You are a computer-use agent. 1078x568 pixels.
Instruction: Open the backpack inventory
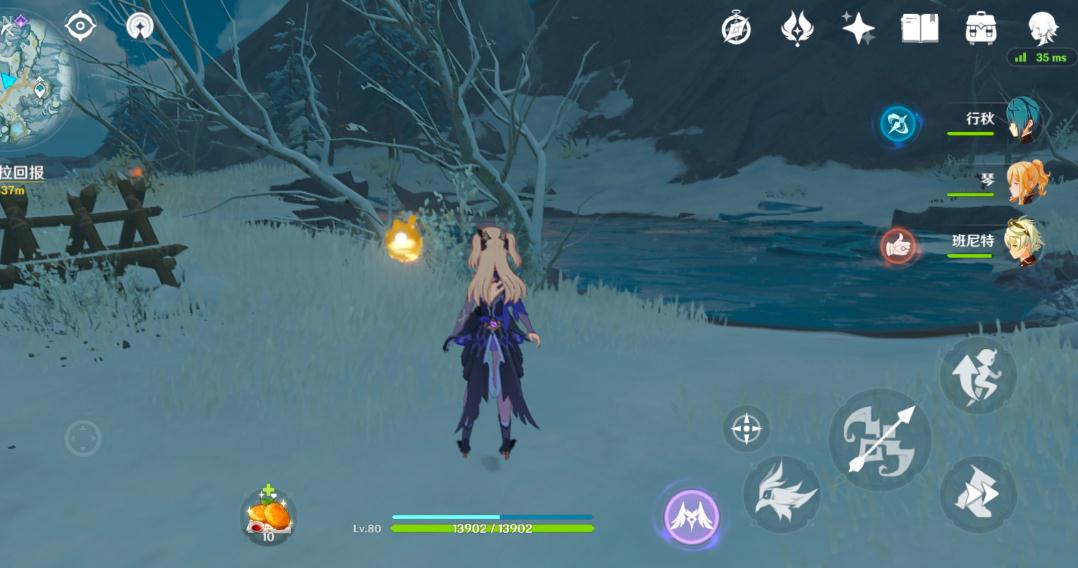(x=981, y=28)
